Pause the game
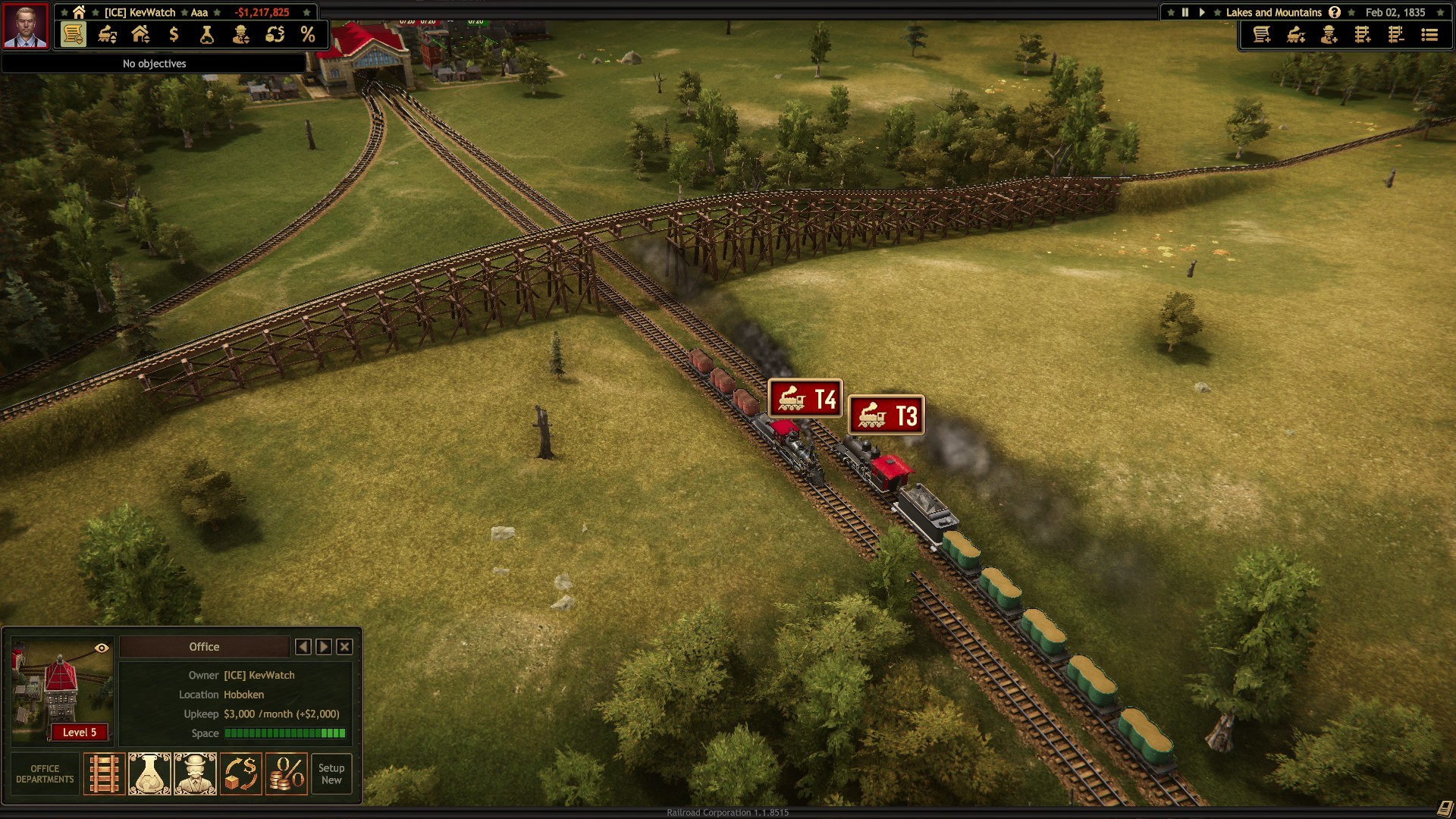This screenshot has height=819, width=1456. (x=1185, y=12)
